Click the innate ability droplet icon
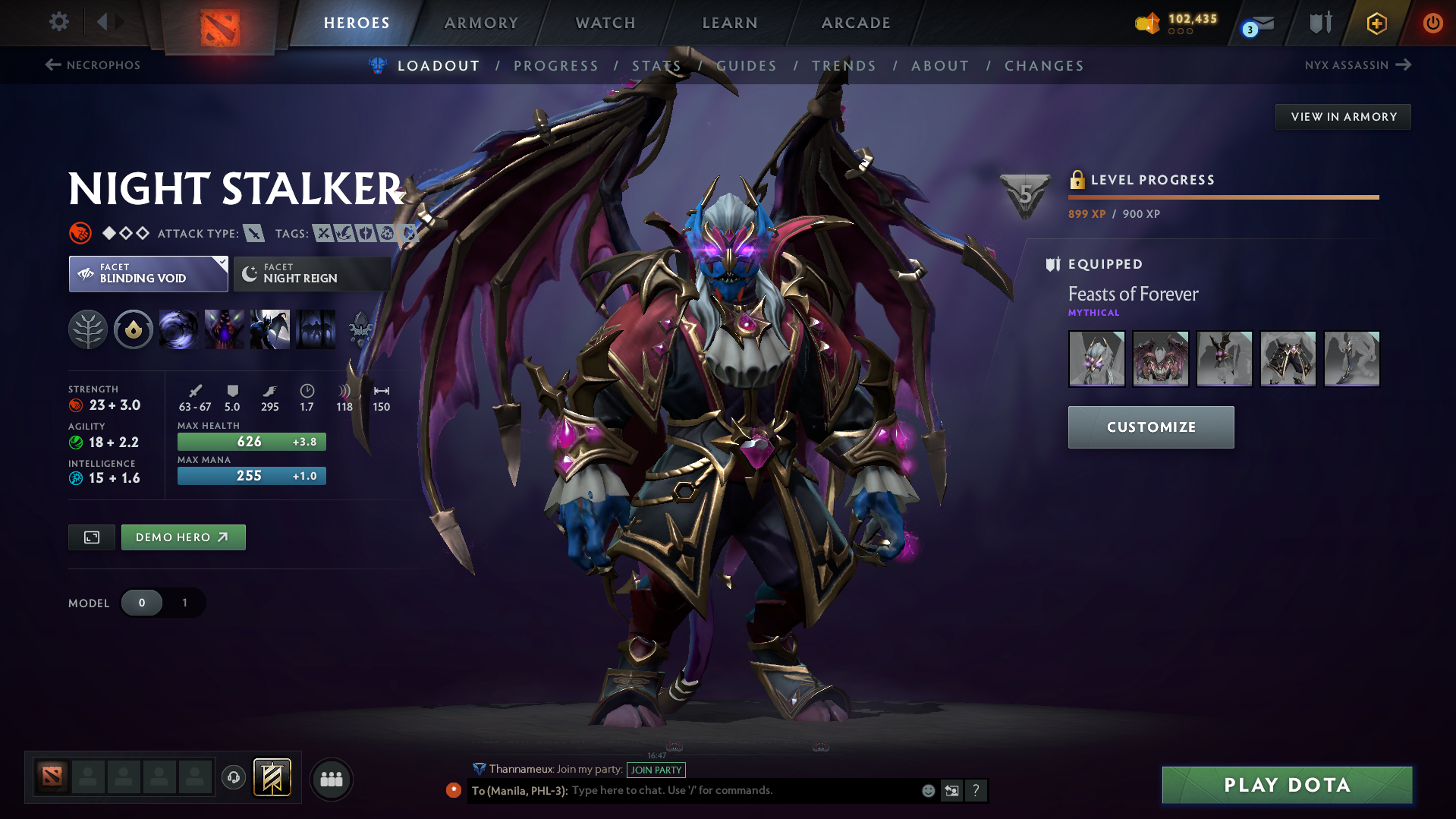 (134, 329)
